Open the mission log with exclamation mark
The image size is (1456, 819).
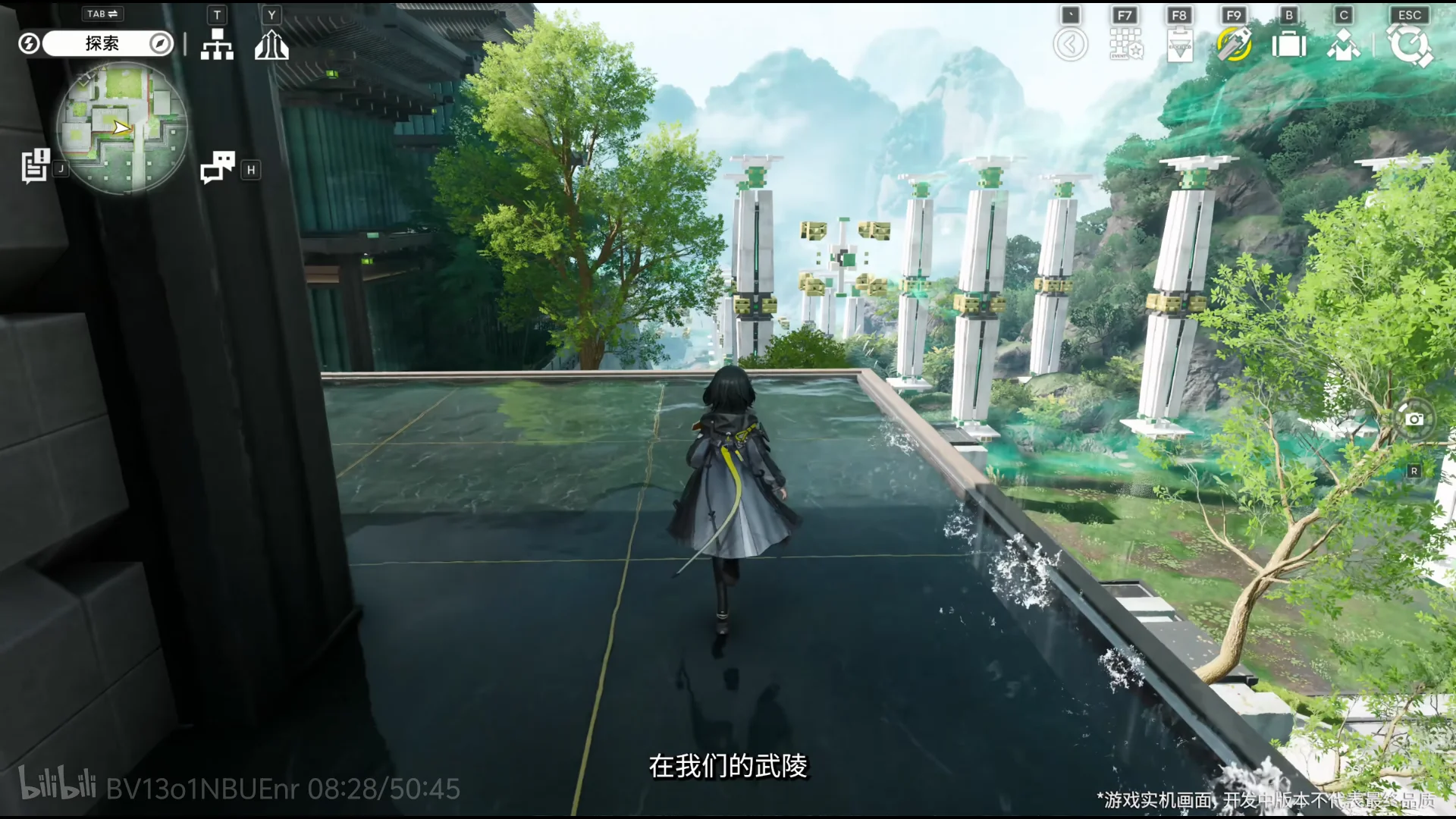[x=35, y=166]
